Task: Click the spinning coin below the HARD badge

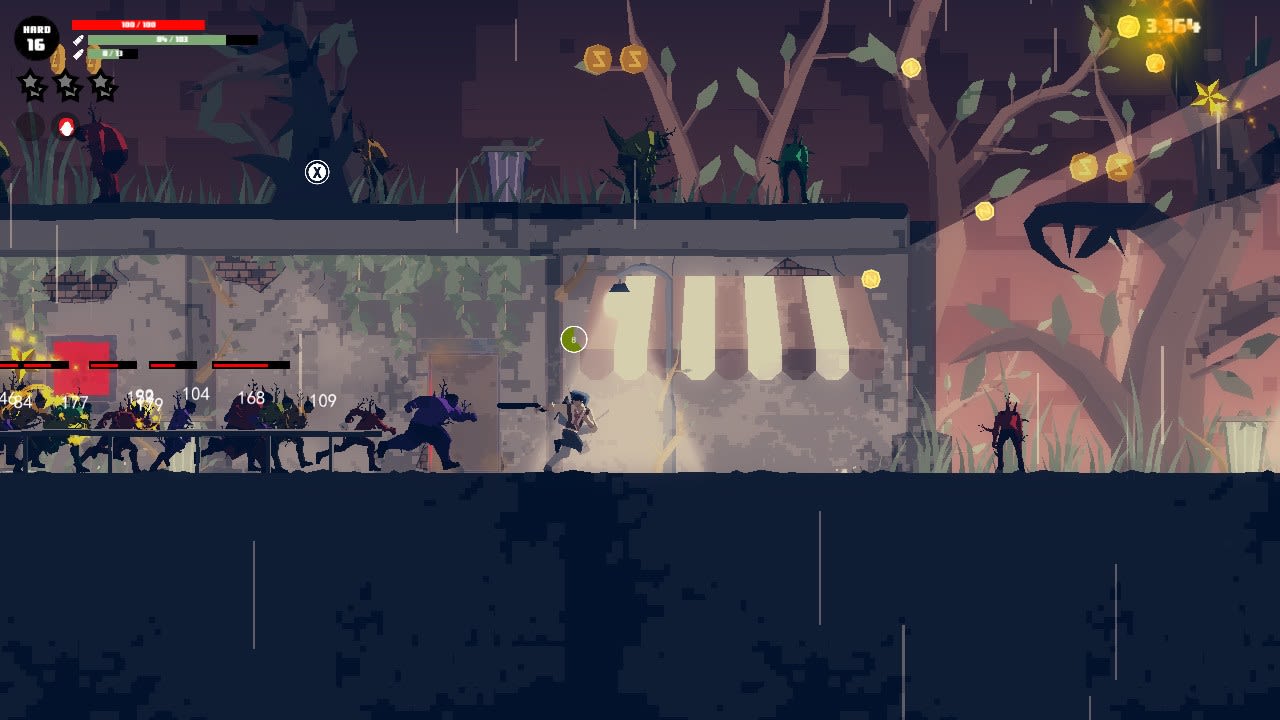Action: coord(58,60)
